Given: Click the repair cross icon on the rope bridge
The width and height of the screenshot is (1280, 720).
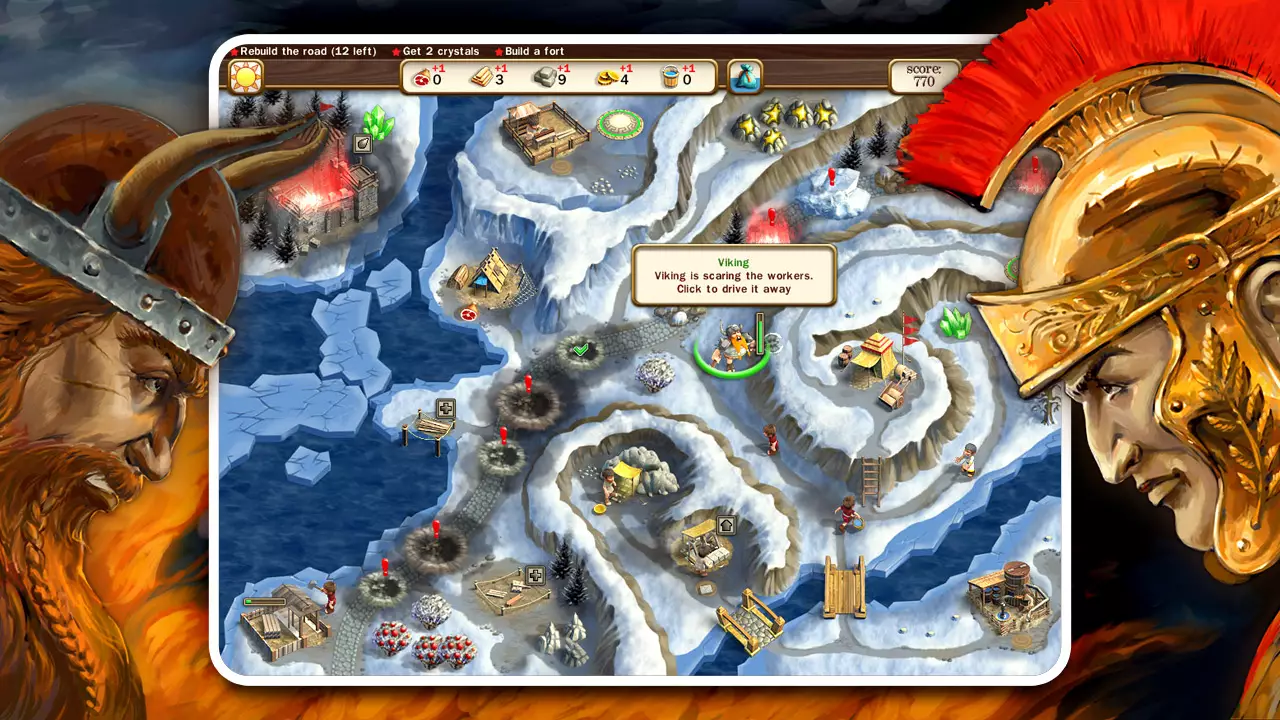Looking at the screenshot, I should click(x=445, y=408).
